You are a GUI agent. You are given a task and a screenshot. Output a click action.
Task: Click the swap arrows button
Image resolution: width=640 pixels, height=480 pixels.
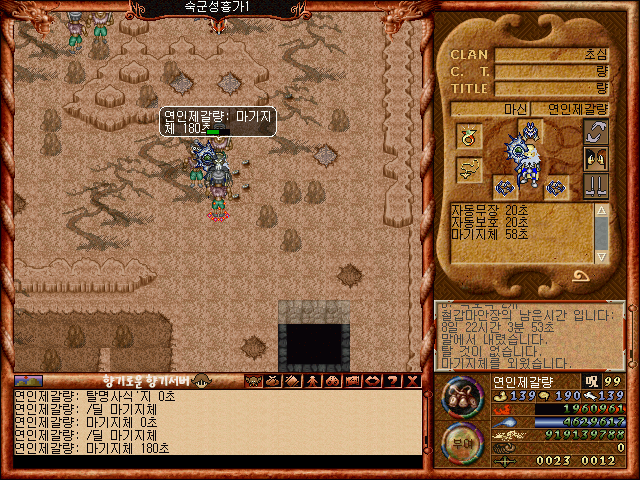[596, 132]
